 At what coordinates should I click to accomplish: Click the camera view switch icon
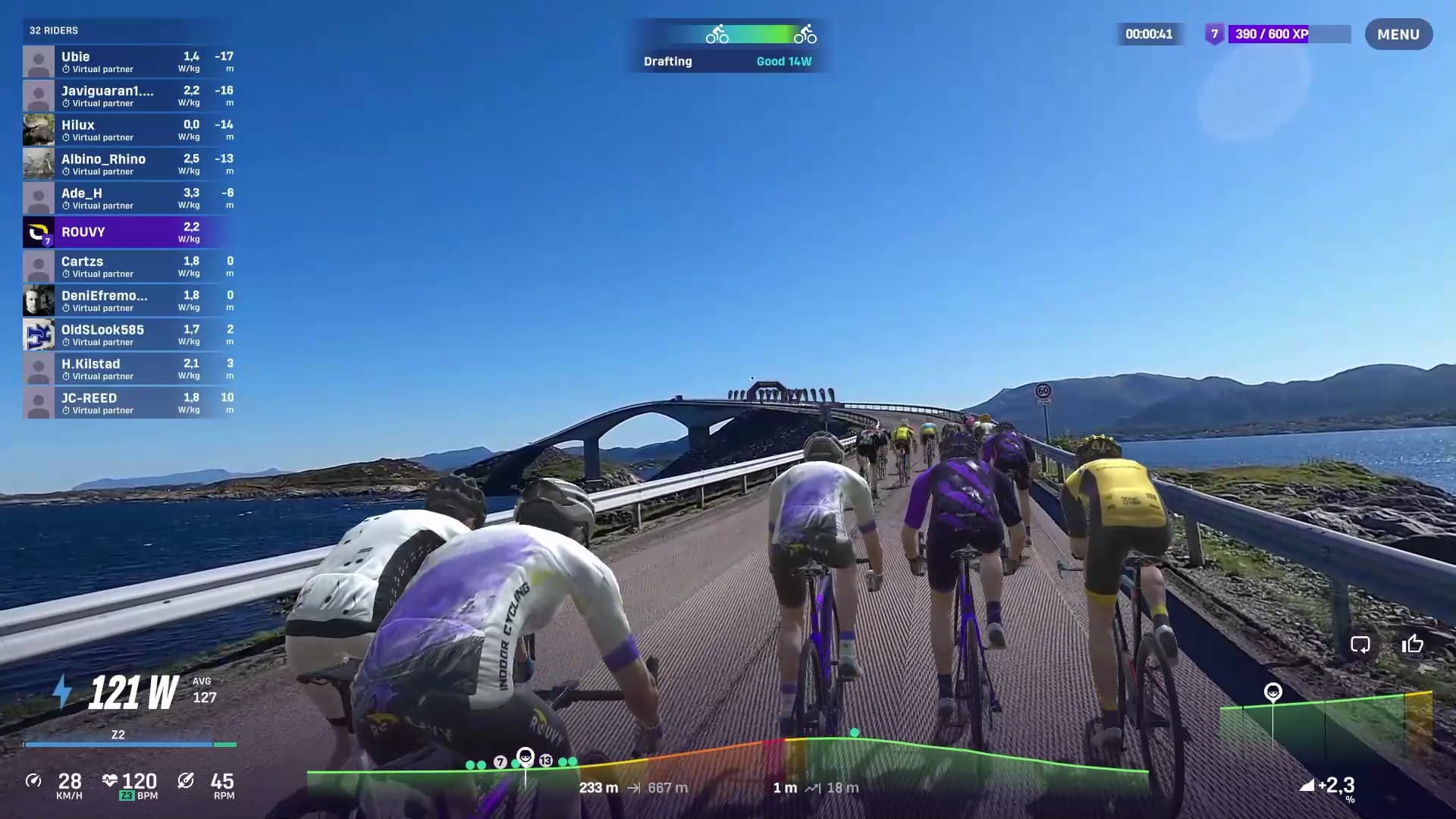coord(1360,645)
